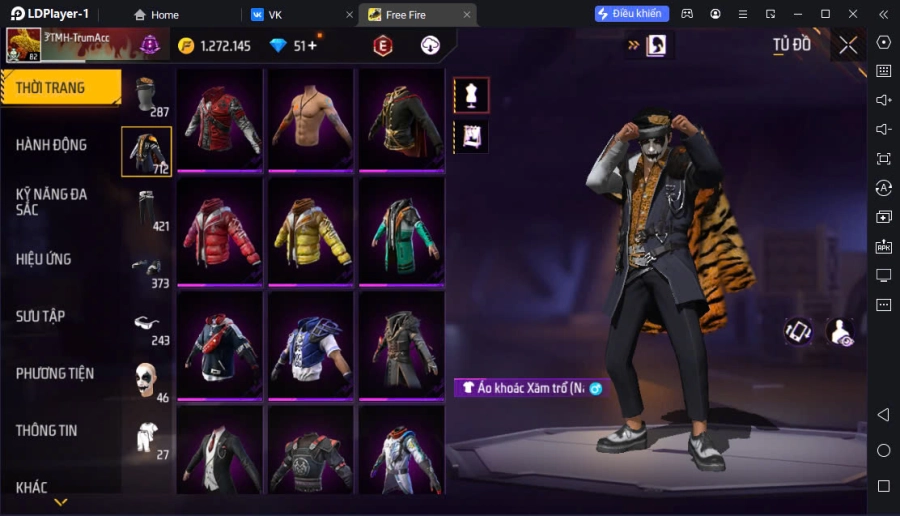The width and height of the screenshot is (900, 516).
Task: Go to the Sưu Tập tab
Action: [41, 316]
